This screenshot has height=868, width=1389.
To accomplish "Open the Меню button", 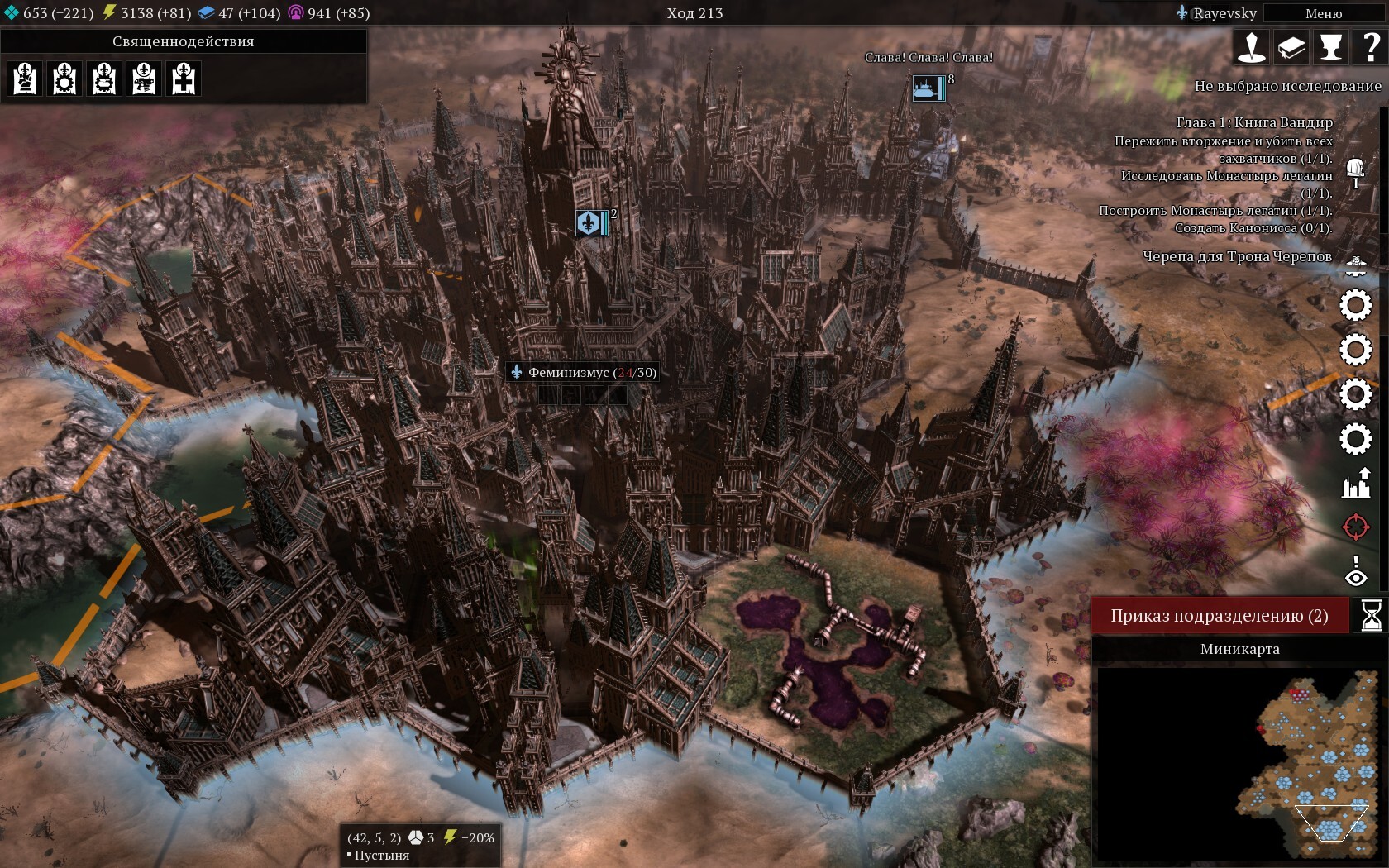I will pos(1324,13).
